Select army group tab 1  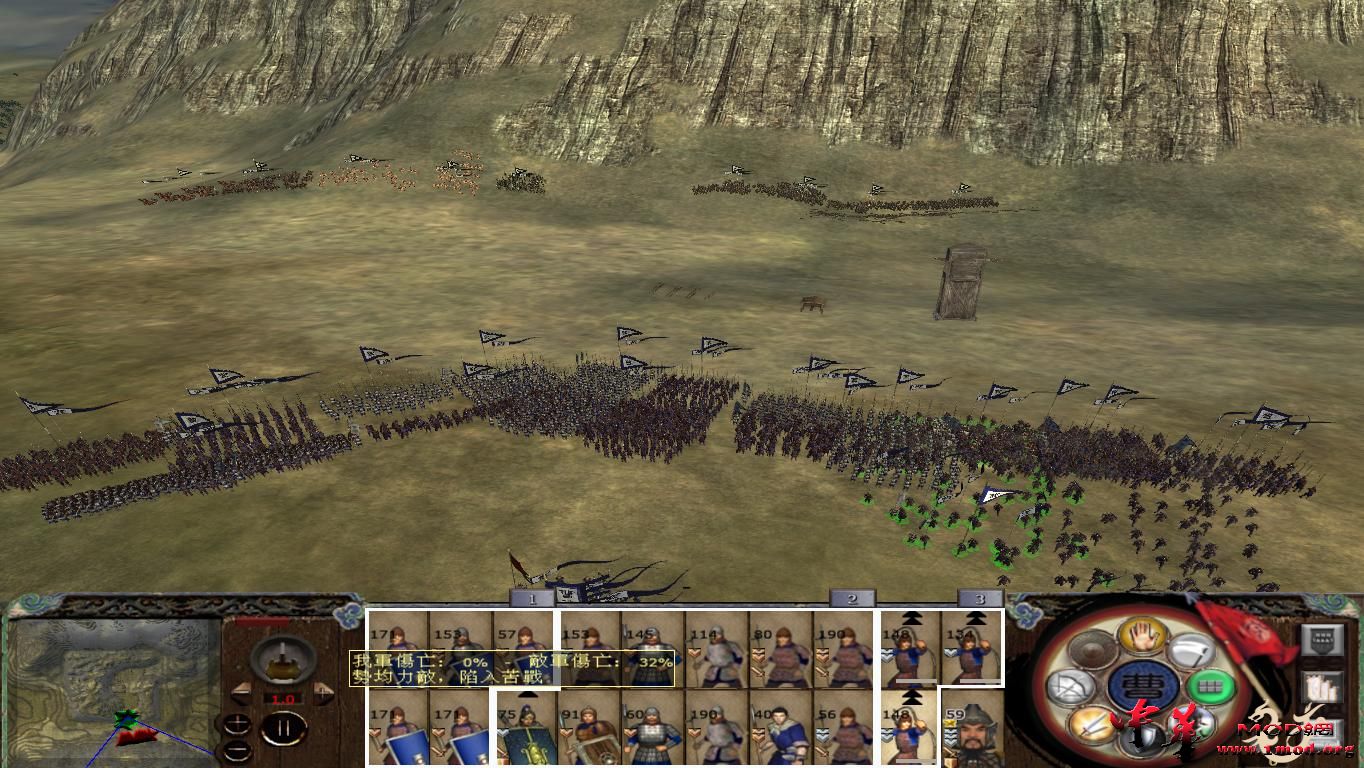point(533,599)
